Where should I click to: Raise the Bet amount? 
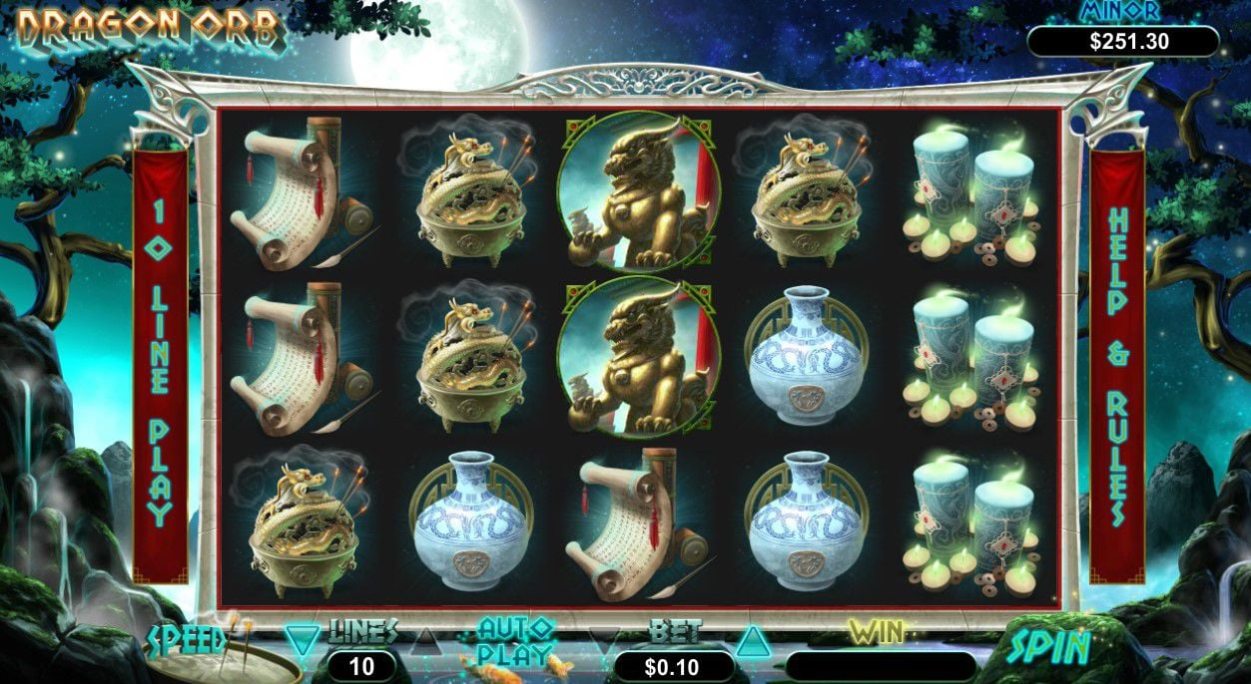click(750, 639)
